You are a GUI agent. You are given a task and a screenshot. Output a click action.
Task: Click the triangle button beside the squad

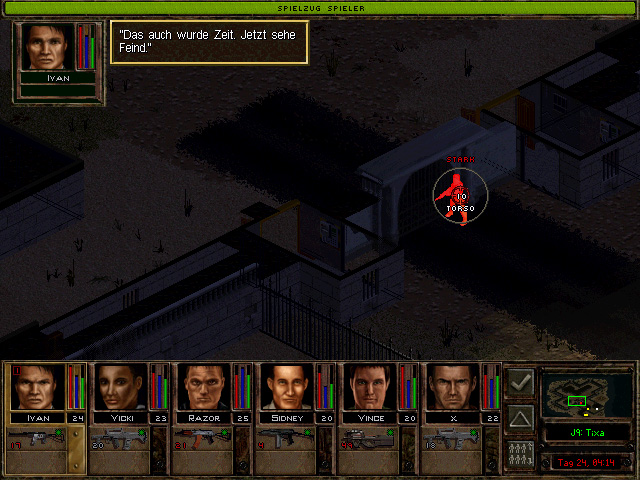(520, 417)
